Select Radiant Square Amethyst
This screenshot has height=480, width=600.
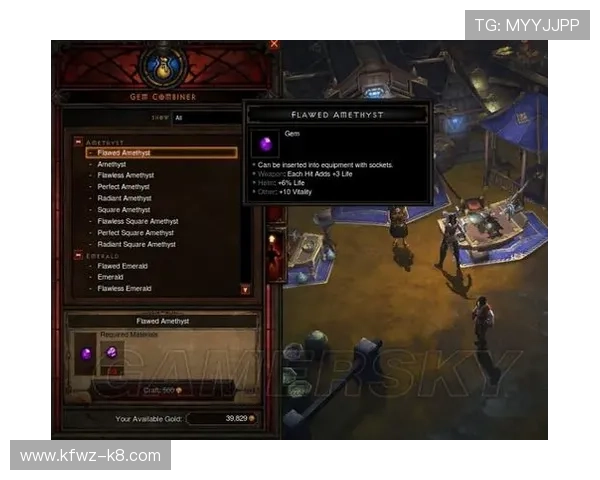pyautogui.click(x=136, y=244)
